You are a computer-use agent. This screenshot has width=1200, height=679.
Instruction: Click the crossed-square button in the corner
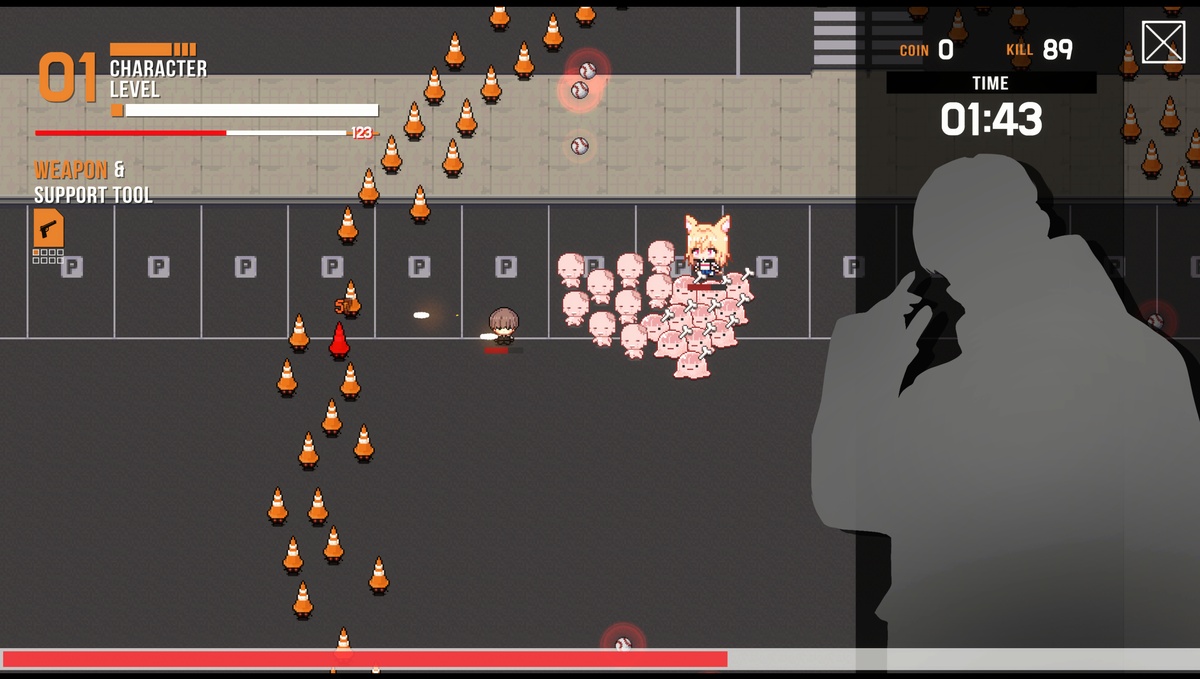point(1163,43)
